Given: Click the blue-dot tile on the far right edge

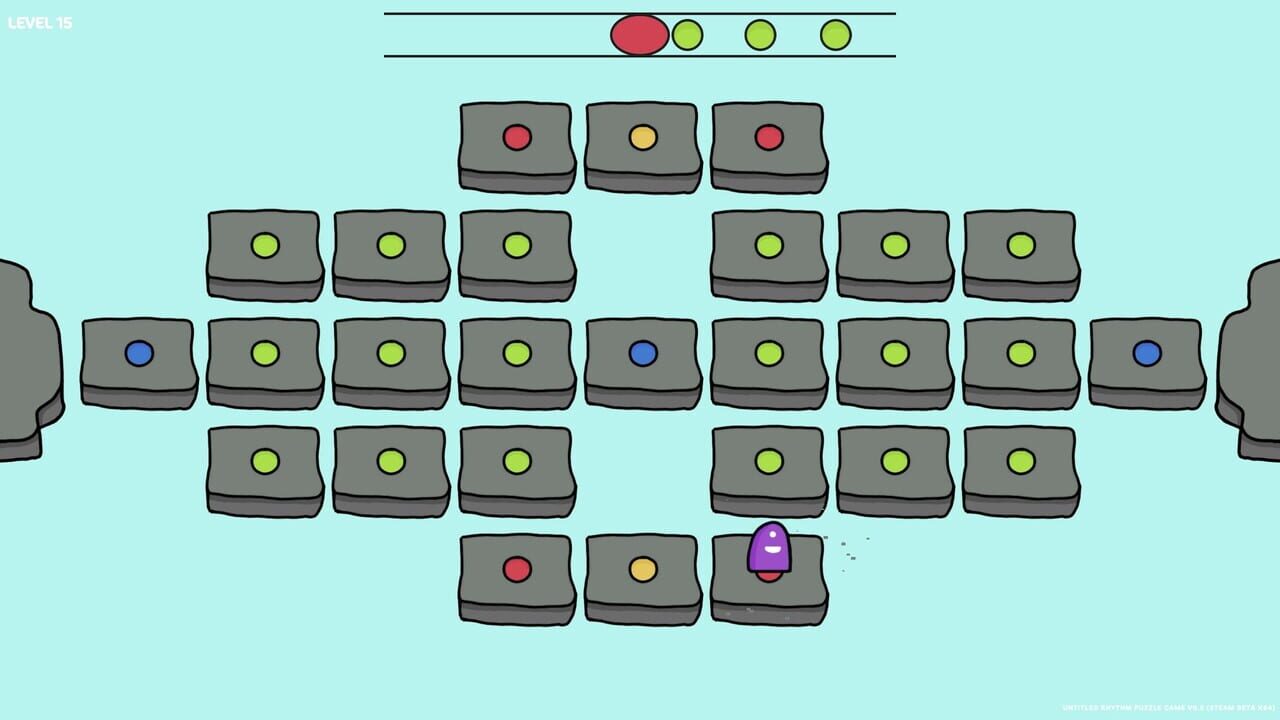Looking at the screenshot, I should [x=1145, y=352].
